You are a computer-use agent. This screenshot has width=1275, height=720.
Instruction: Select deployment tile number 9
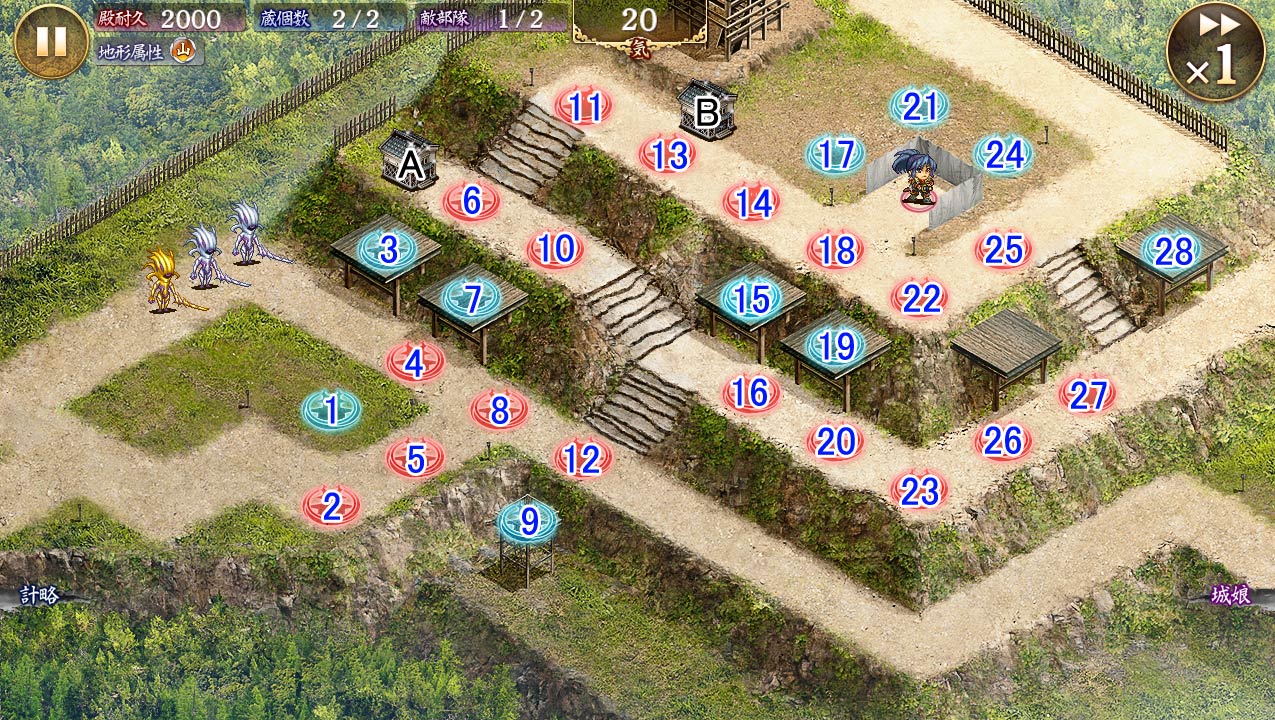(528, 520)
